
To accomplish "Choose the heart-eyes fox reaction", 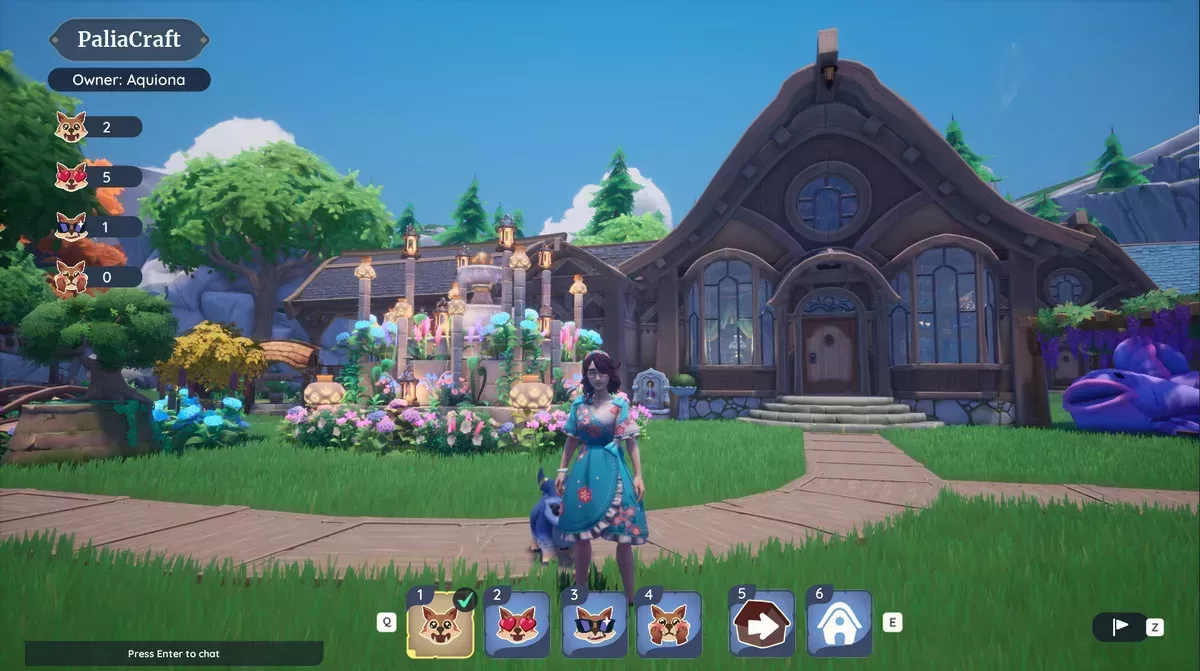I will click(517, 625).
